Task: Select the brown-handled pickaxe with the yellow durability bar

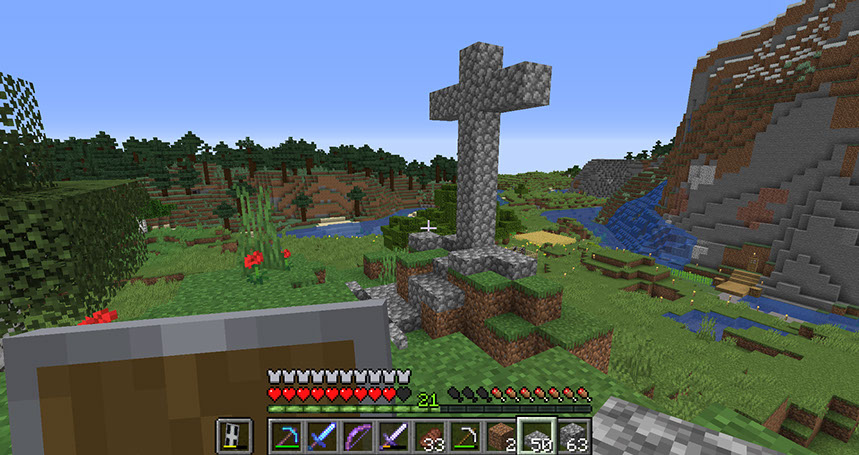Action: 466,436
